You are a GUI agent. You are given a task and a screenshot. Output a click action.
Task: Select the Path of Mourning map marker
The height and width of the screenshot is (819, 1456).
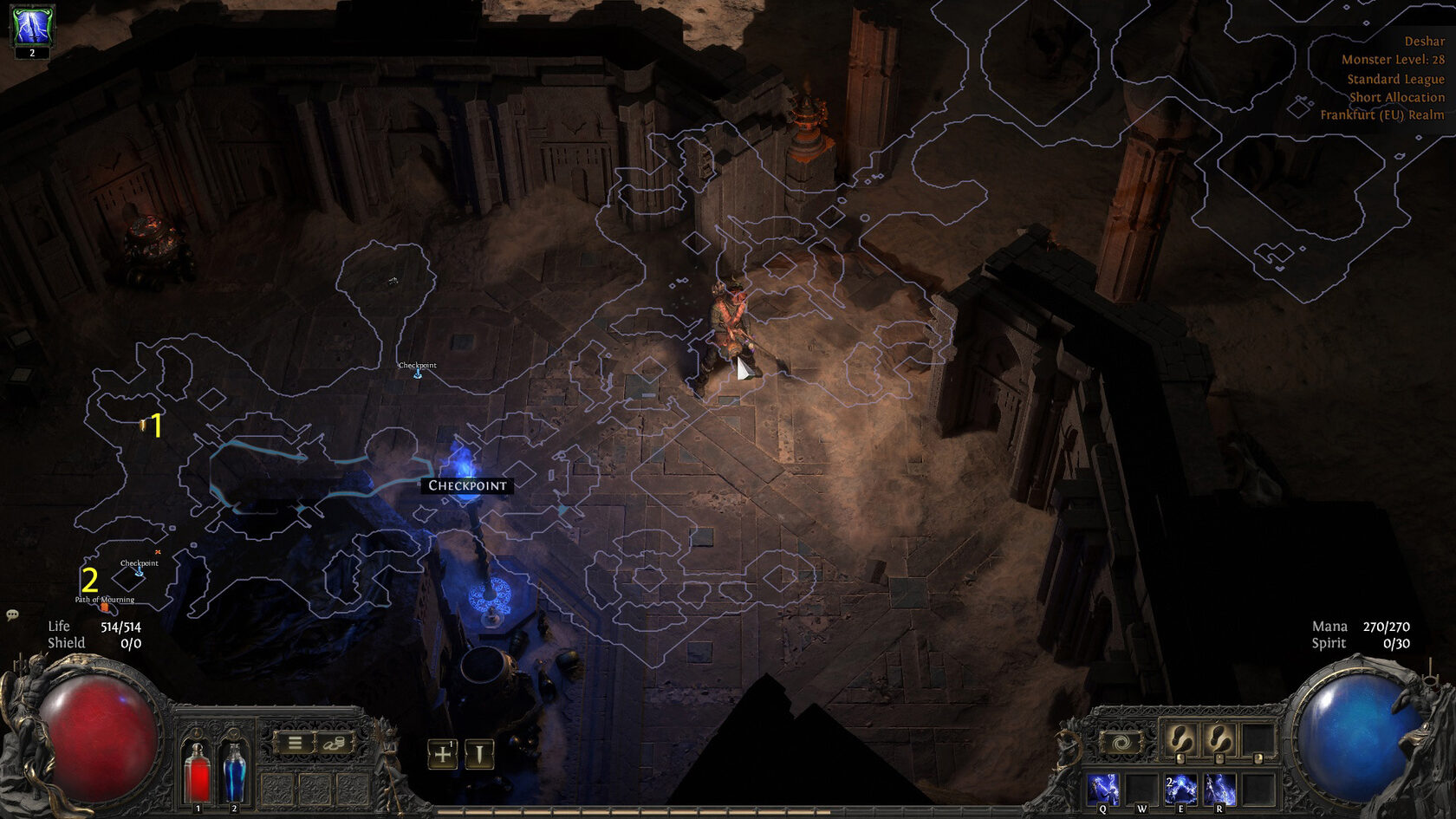pos(104,604)
